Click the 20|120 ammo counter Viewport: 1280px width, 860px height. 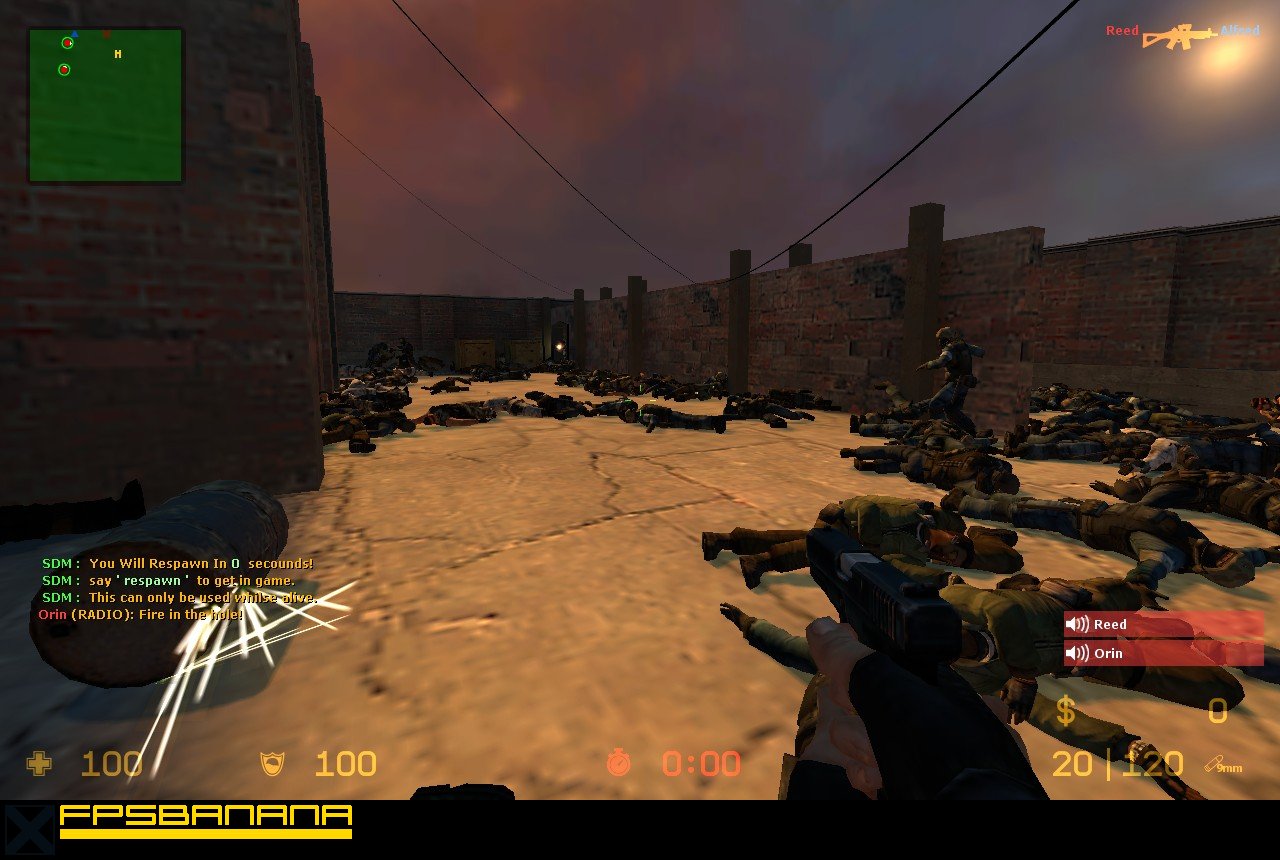pyautogui.click(x=1120, y=765)
